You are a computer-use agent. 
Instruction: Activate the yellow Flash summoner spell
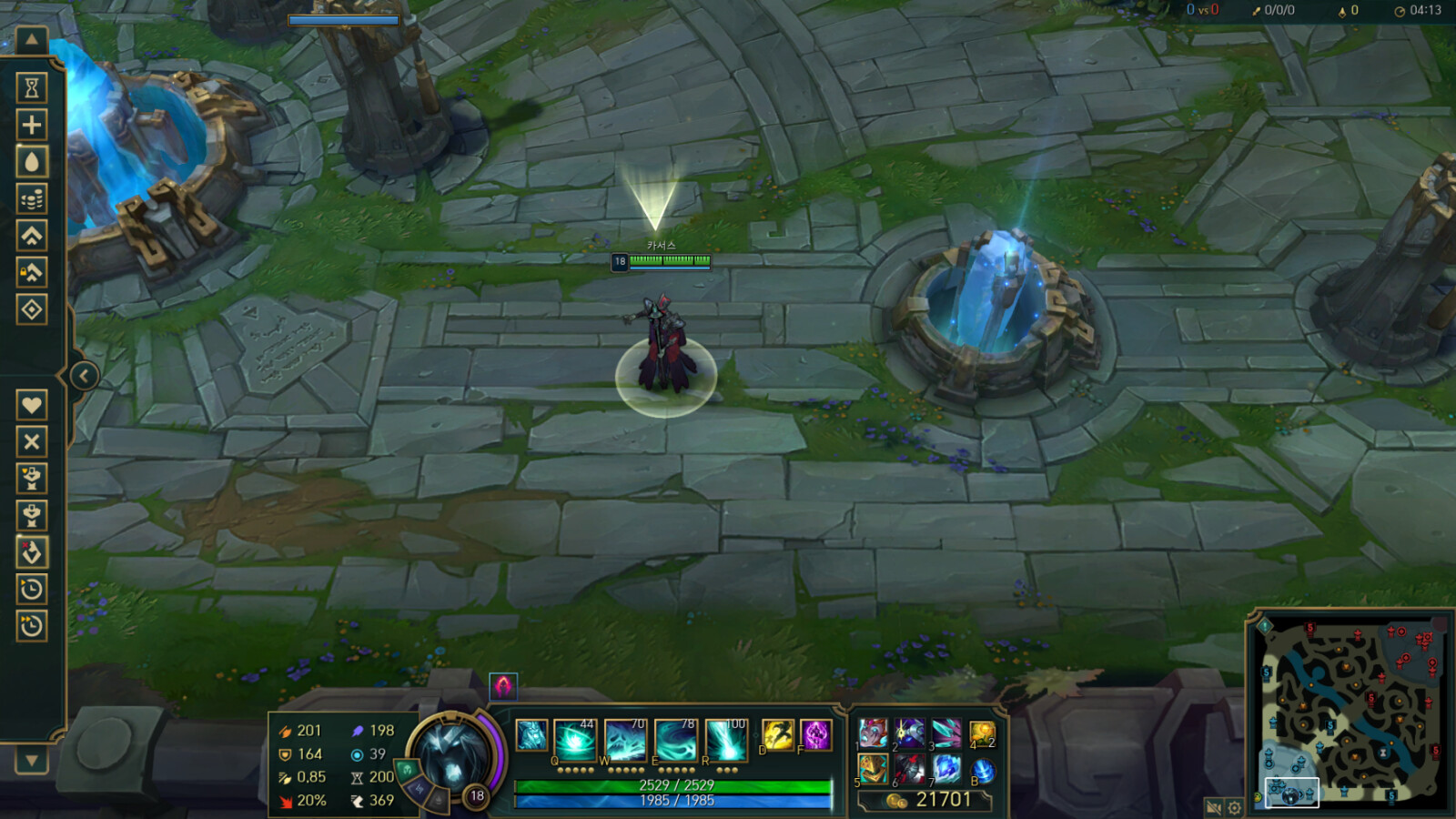click(778, 734)
